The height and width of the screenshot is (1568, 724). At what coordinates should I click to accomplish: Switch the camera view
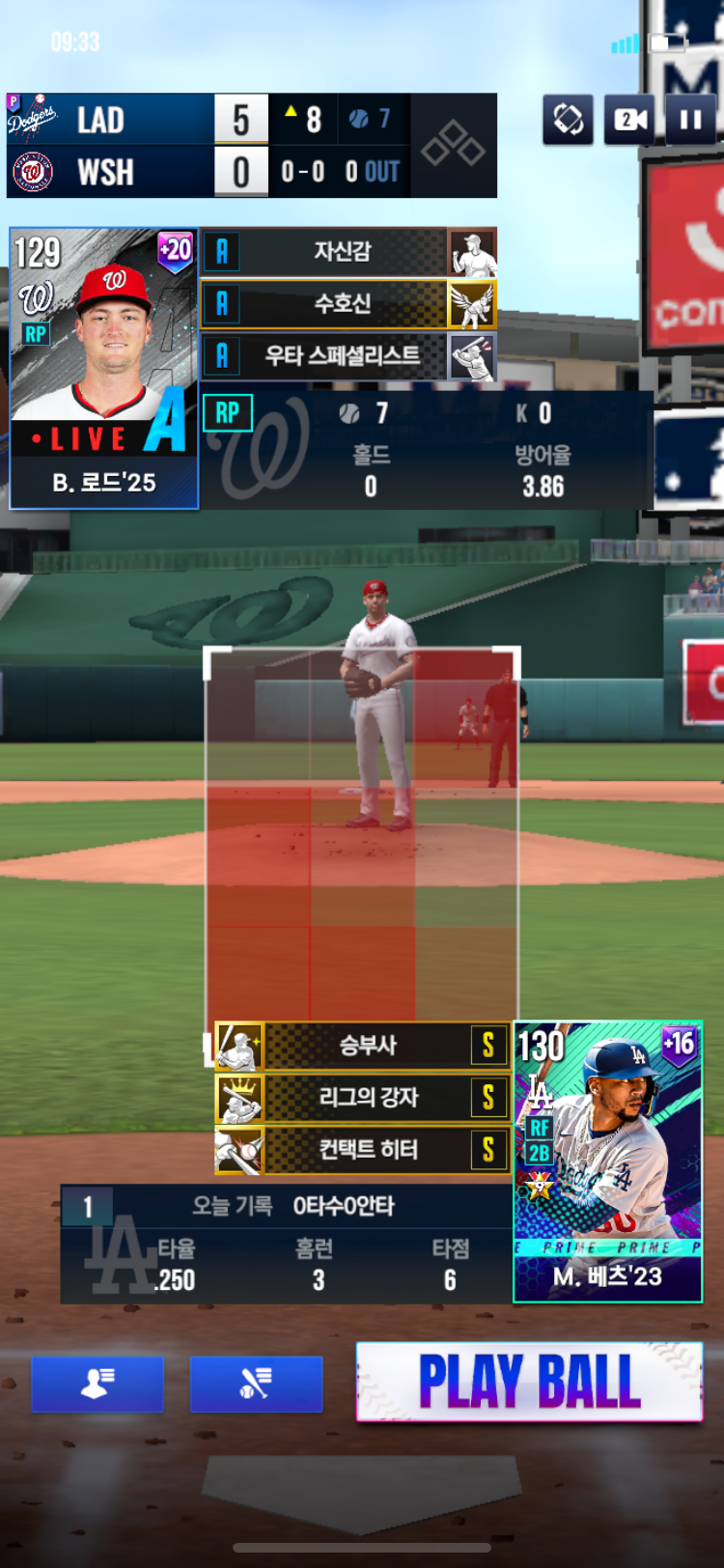coord(629,120)
